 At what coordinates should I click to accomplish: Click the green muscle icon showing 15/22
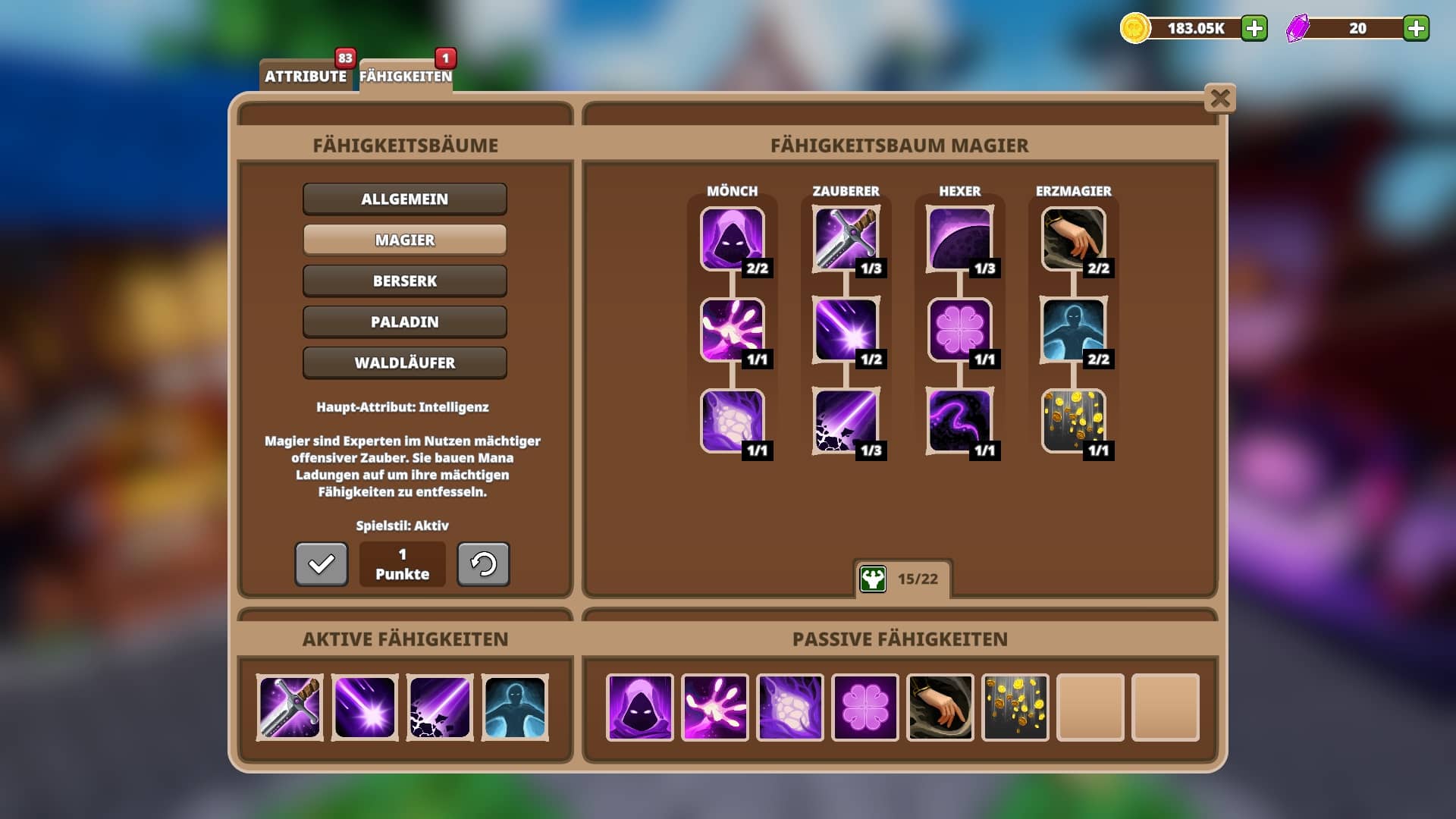click(873, 579)
